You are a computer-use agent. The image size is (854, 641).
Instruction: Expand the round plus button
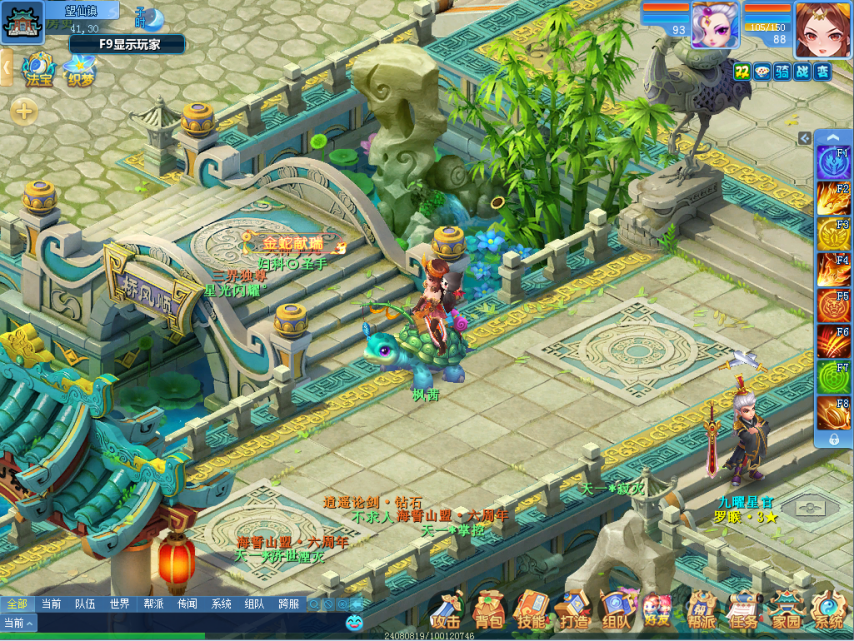point(24,111)
